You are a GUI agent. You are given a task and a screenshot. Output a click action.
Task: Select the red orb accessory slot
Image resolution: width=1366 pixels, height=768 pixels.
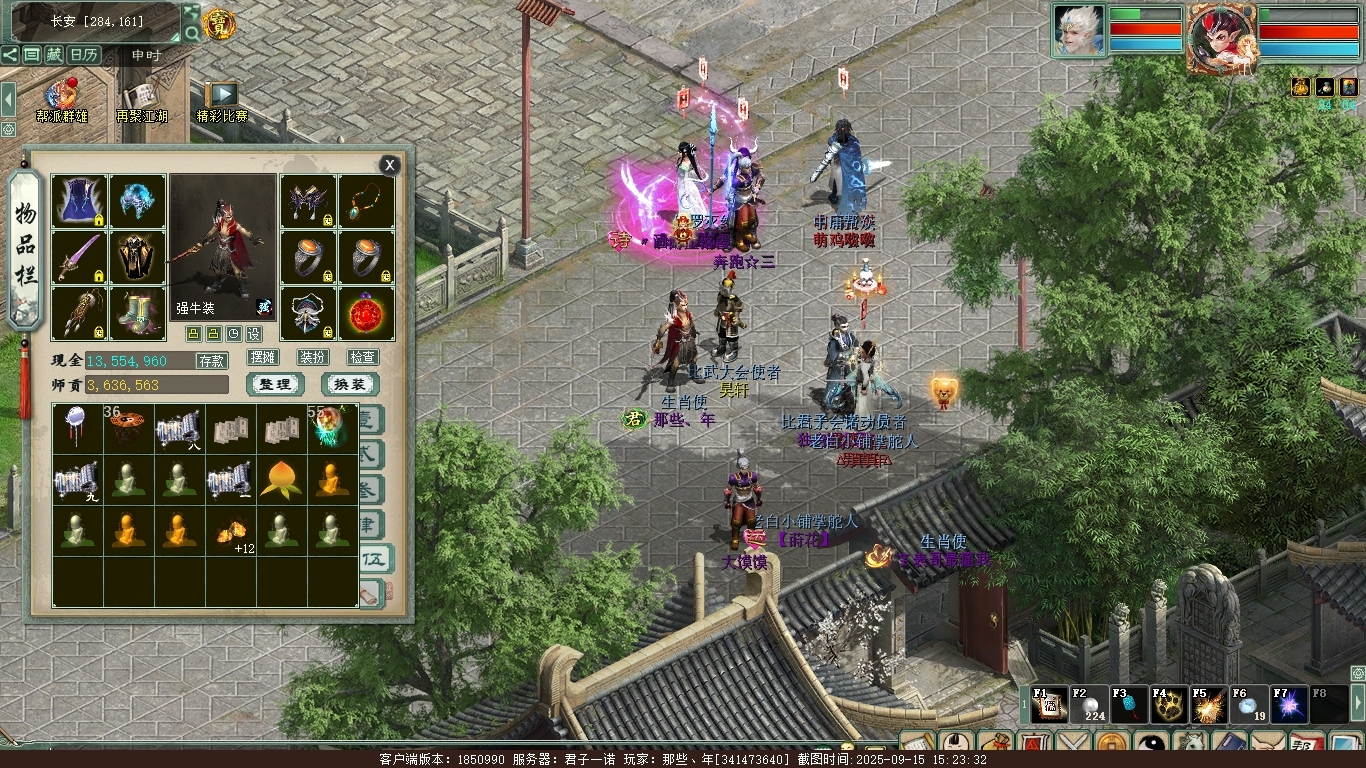point(367,314)
